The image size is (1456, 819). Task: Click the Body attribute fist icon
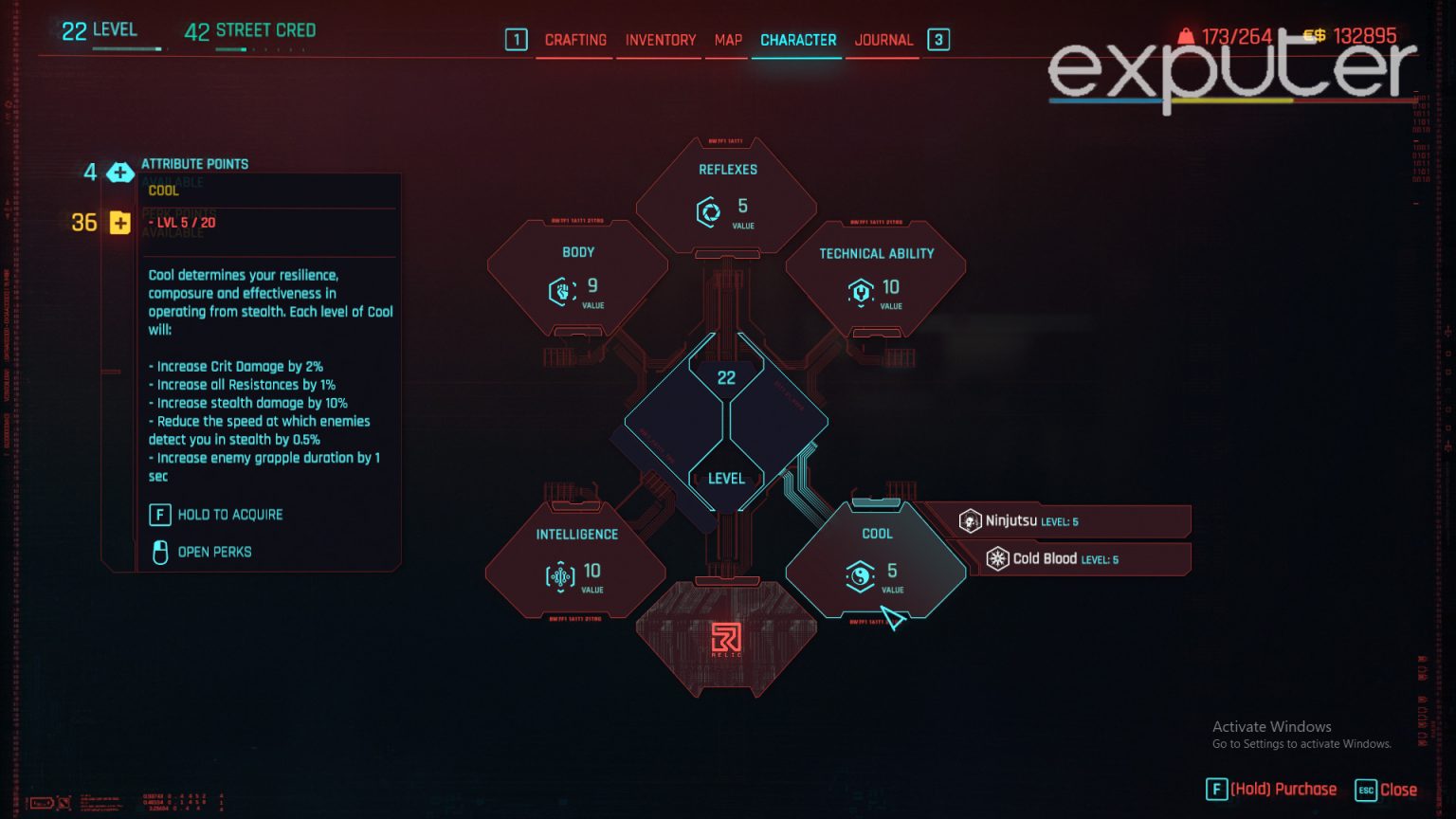[x=560, y=290]
